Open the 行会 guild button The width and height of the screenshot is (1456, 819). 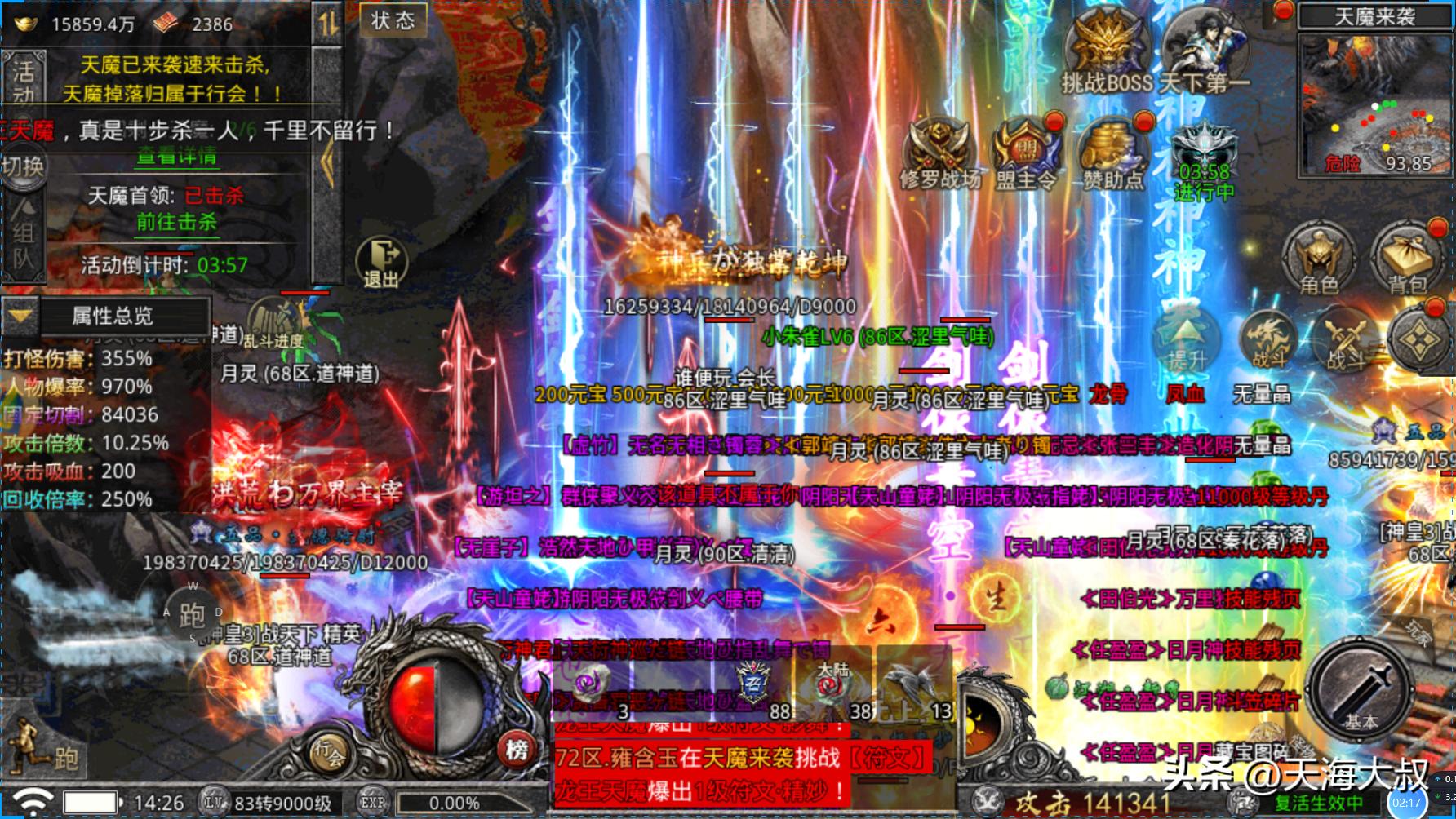pos(329,752)
